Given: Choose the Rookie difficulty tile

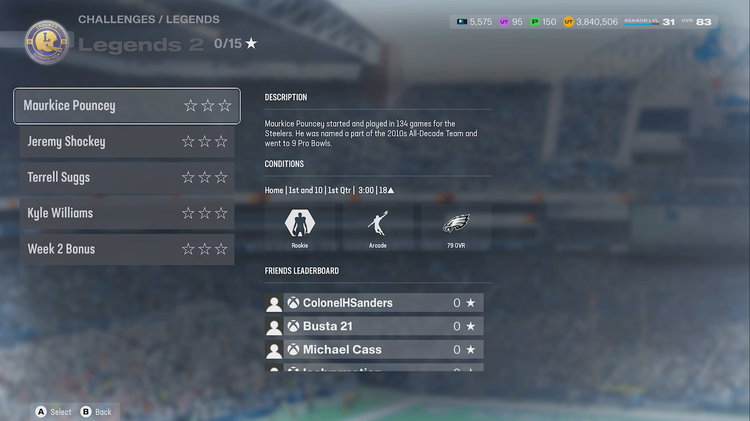Looking at the screenshot, I should (x=300, y=226).
